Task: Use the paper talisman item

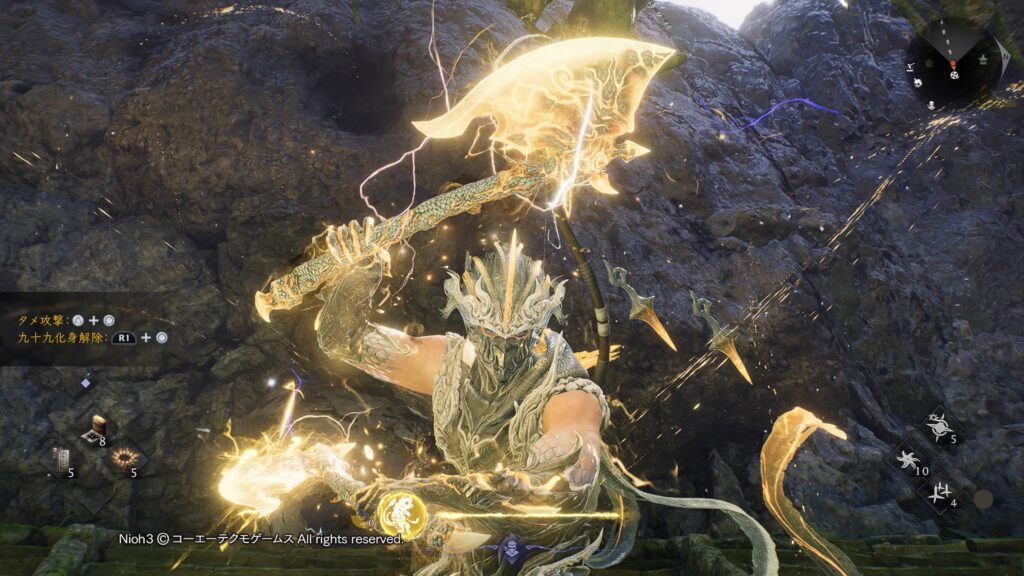Action: point(62,459)
